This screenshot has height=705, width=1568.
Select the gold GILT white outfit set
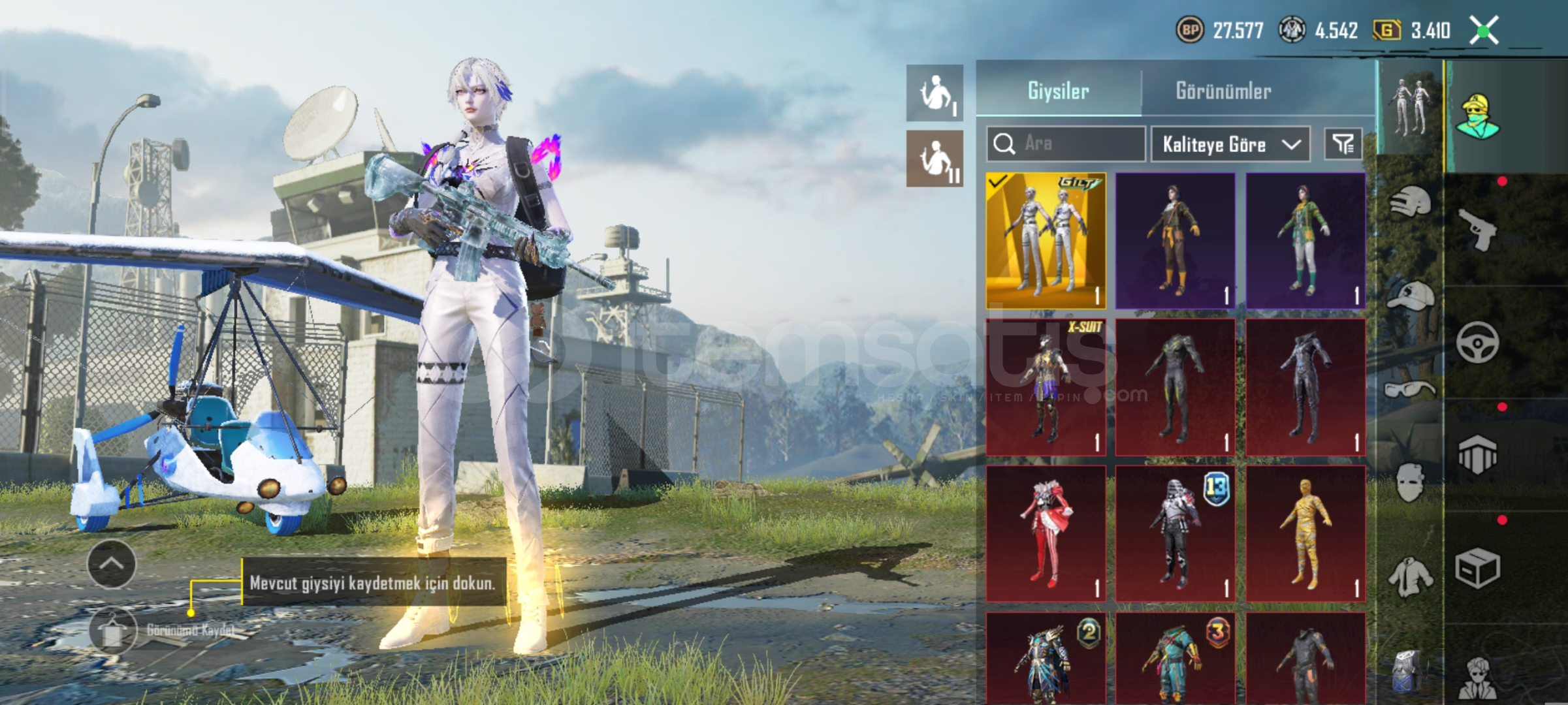1046,240
